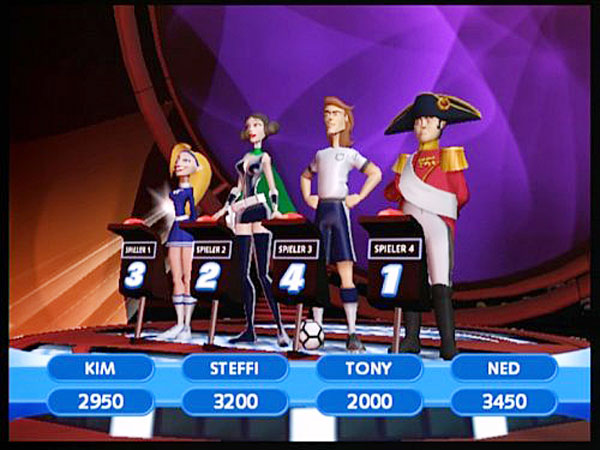Click the TONY player name plate
Screen dimensions: 600x450
click(x=369, y=368)
